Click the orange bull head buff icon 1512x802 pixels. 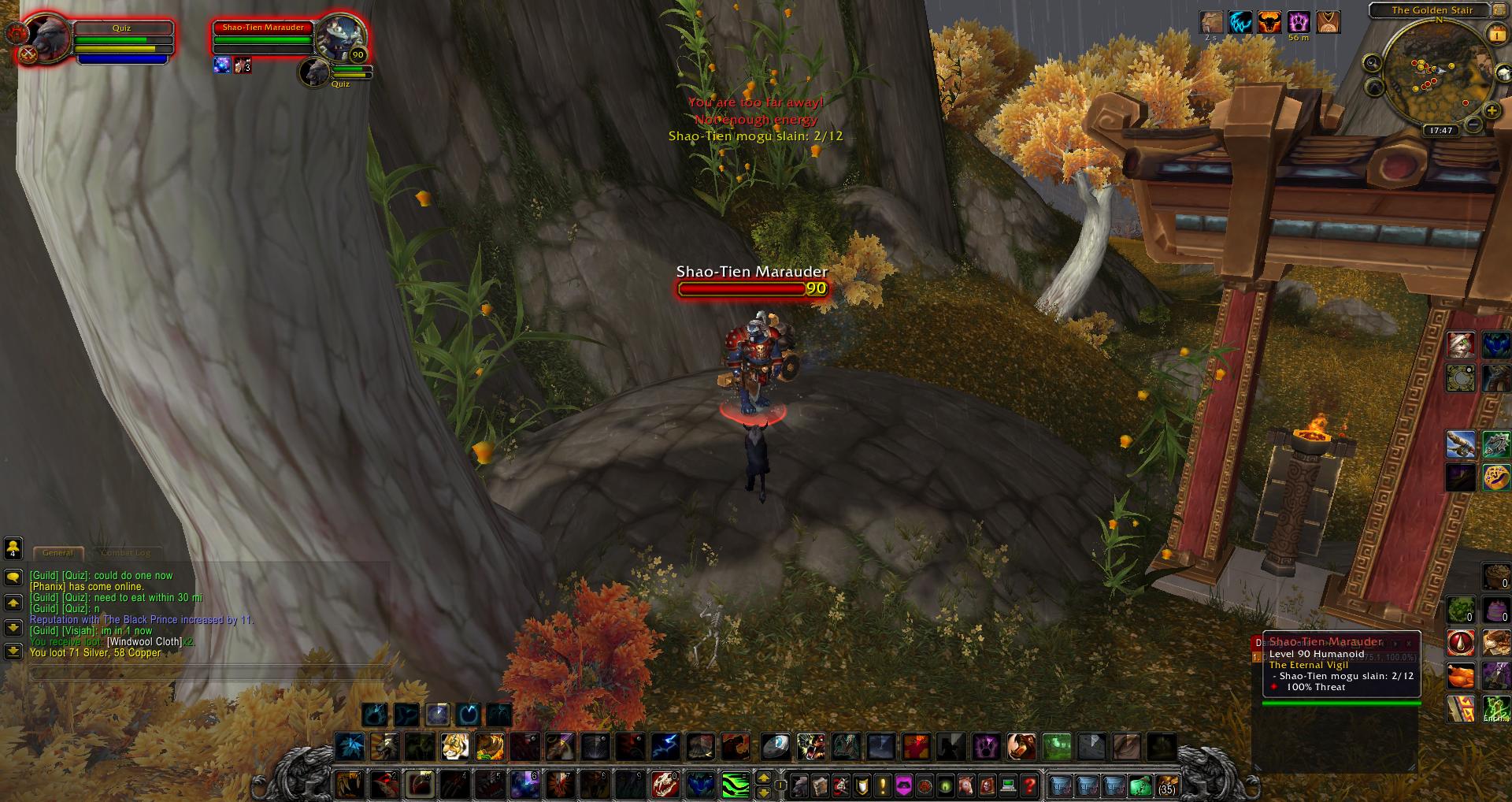(x=1269, y=22)
